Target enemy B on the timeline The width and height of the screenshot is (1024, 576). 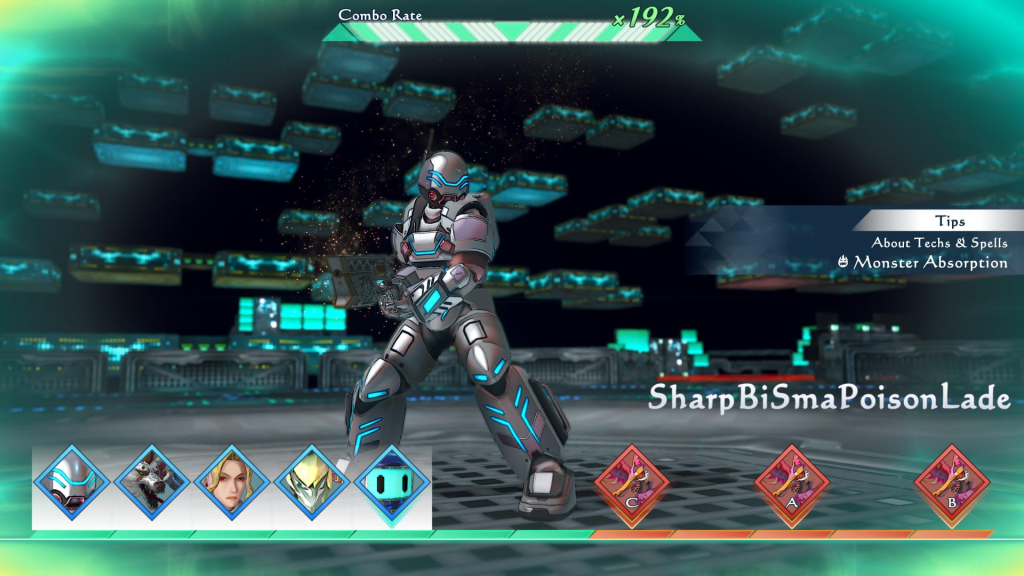click(952, 486)
